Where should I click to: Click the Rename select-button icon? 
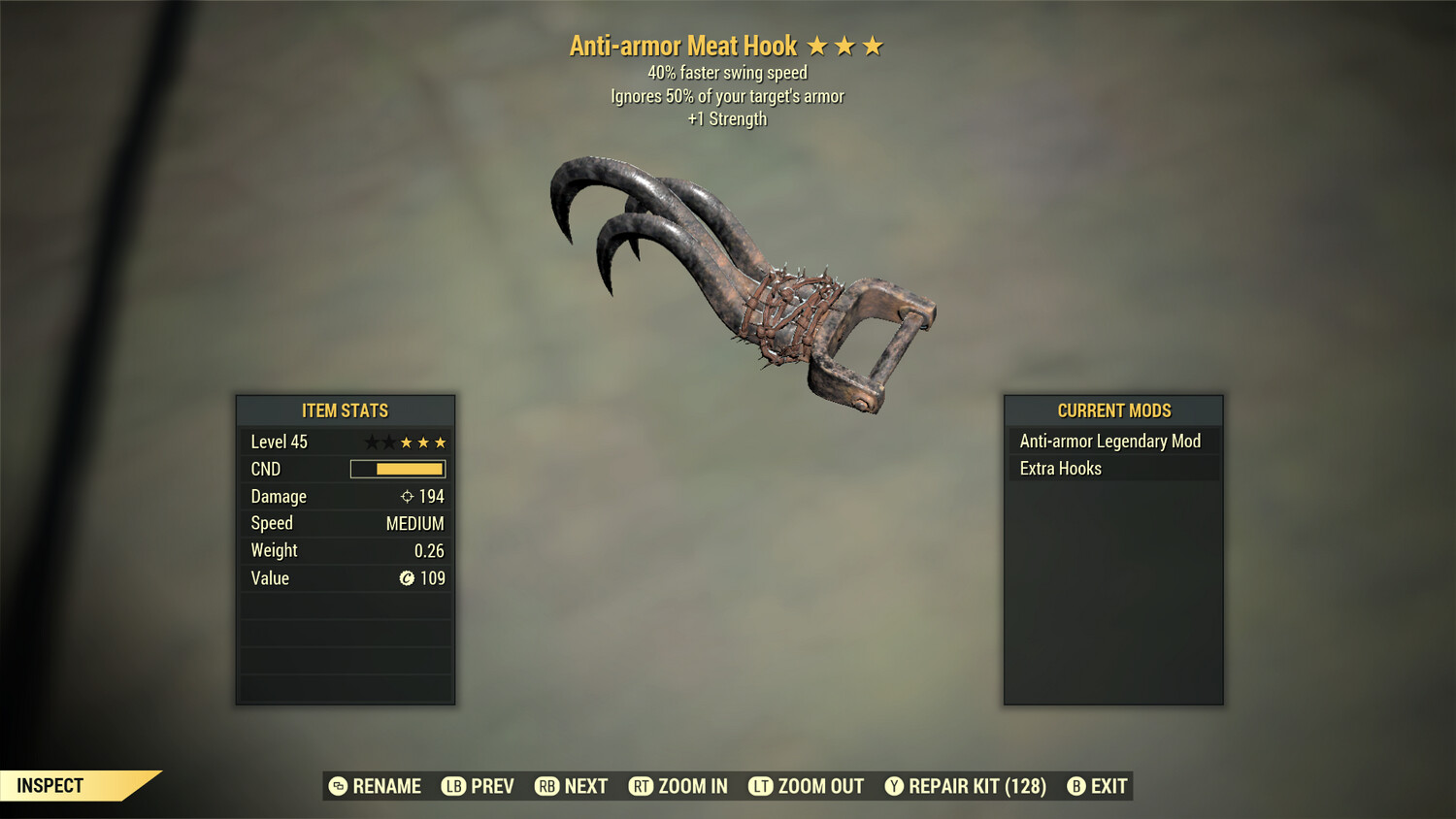339,786
